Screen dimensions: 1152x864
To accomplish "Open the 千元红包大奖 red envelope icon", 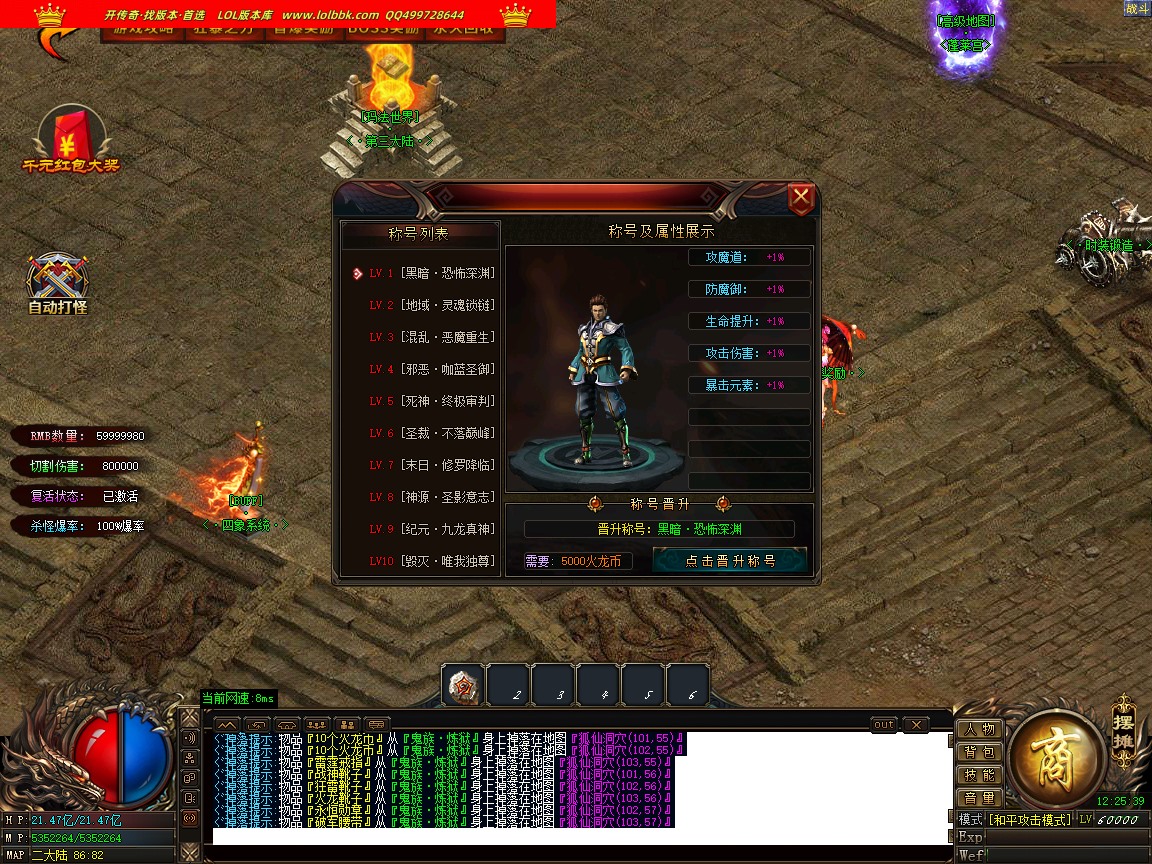I will point(70,138).
